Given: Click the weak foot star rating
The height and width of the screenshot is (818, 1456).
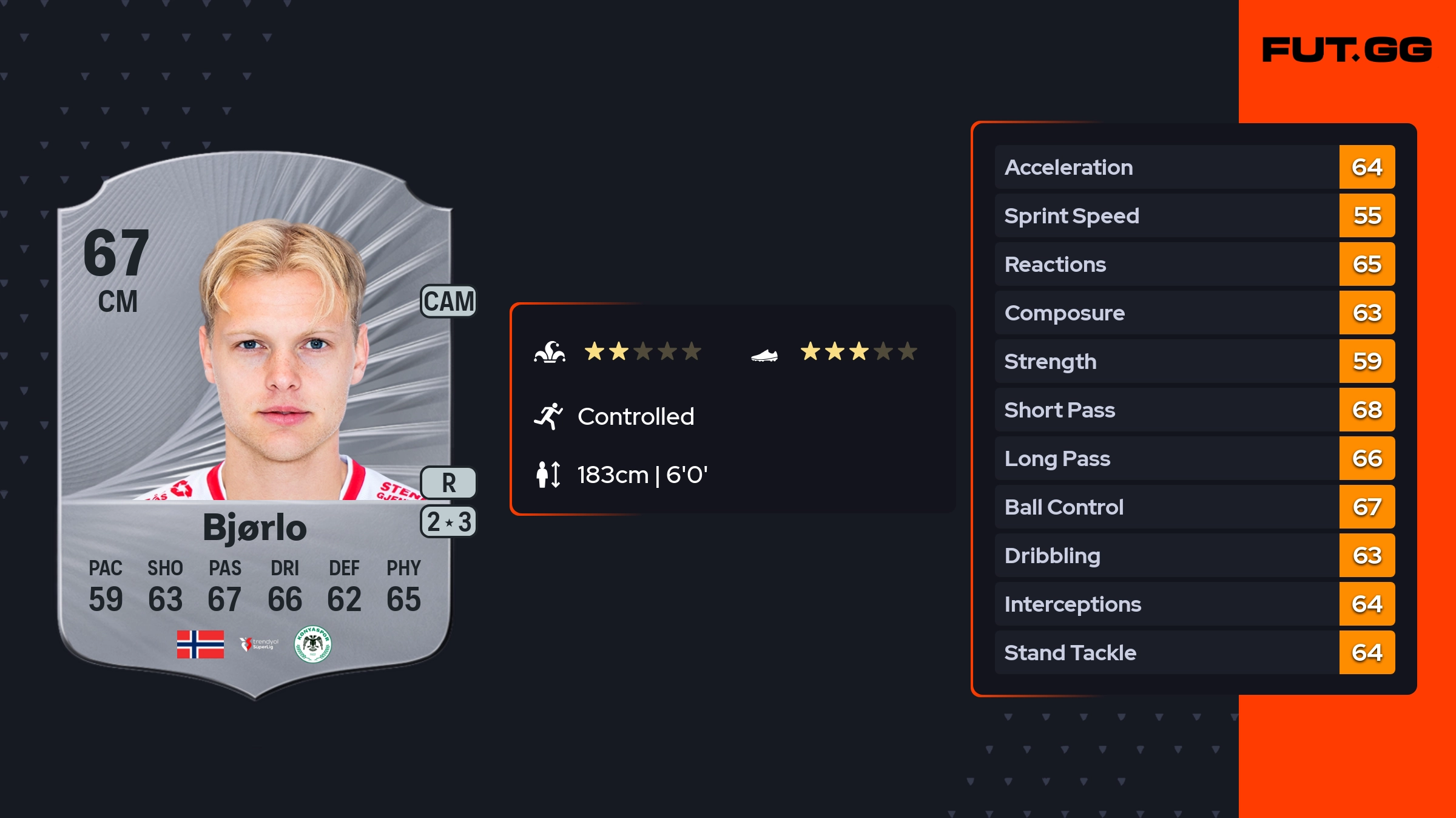Looking at the screenshot, I should point(858,351).
